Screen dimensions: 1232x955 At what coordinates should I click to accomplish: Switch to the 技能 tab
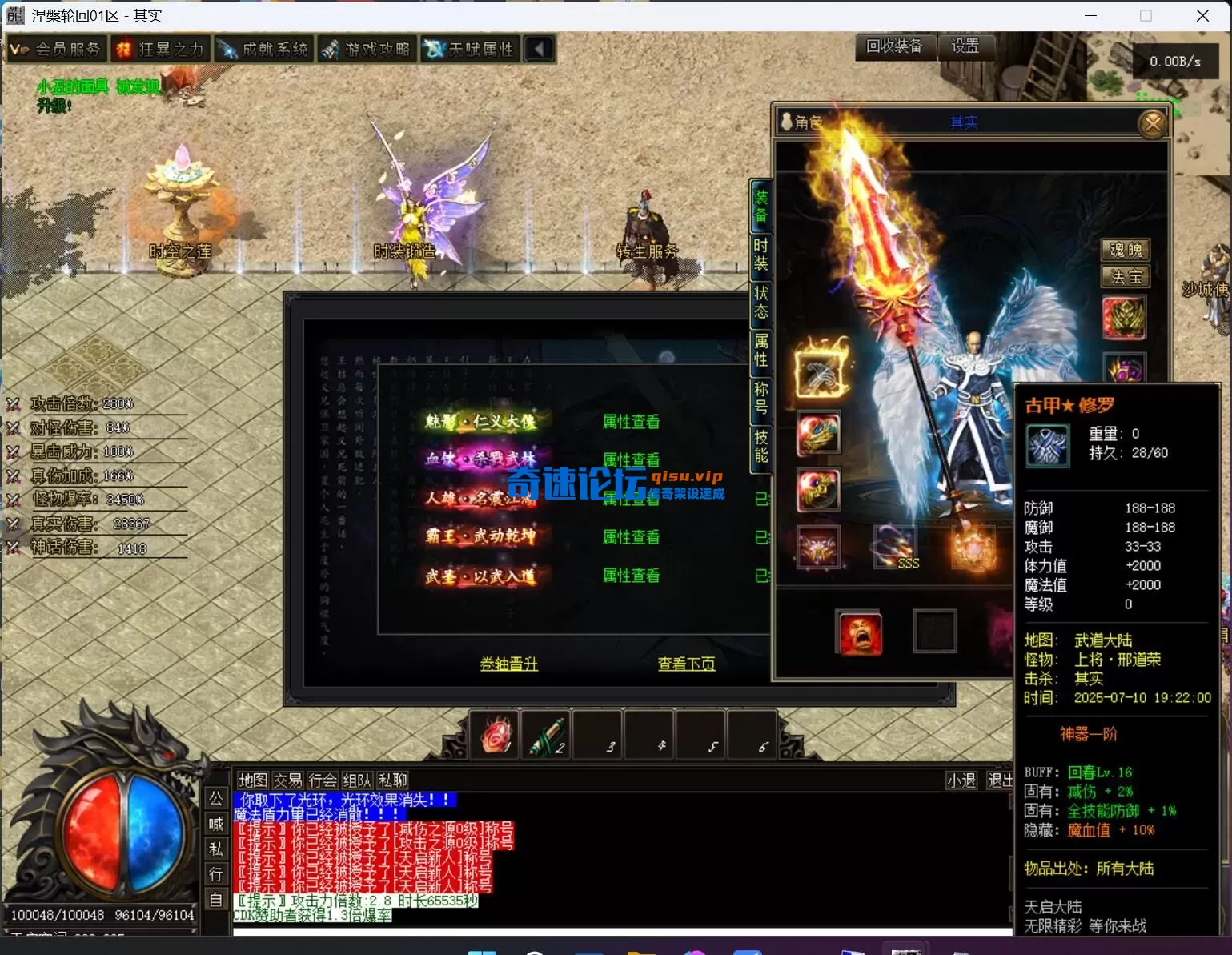pos(760,447)
